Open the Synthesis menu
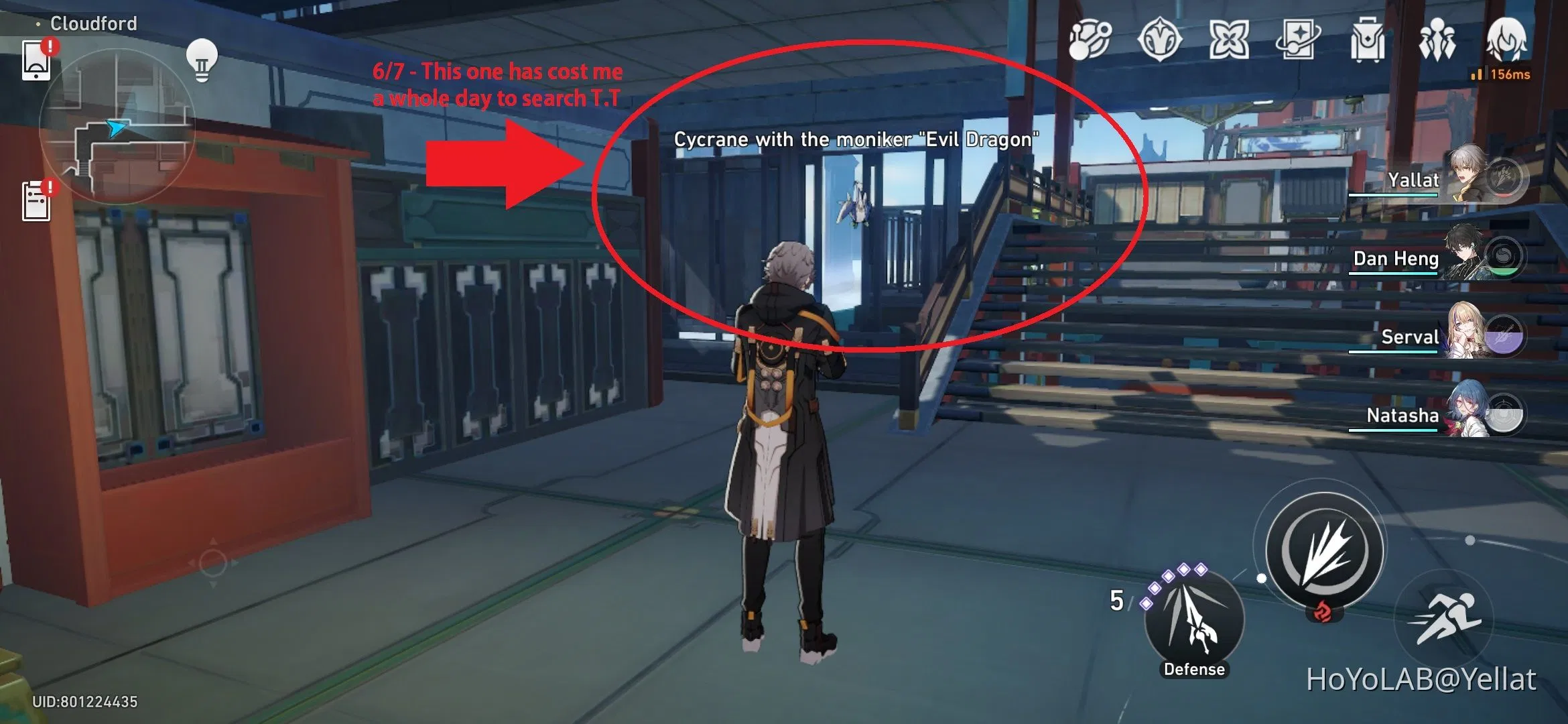This screenshot has width=1568, height=724. (x=1090, y=42)
